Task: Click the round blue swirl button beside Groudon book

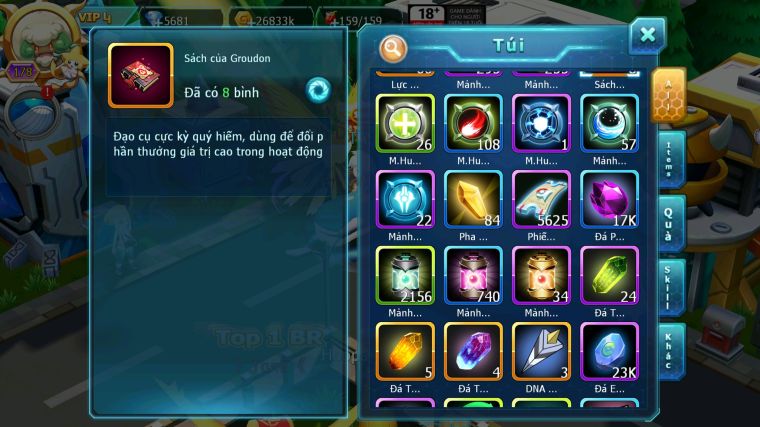Action: [x=319, y=88]
